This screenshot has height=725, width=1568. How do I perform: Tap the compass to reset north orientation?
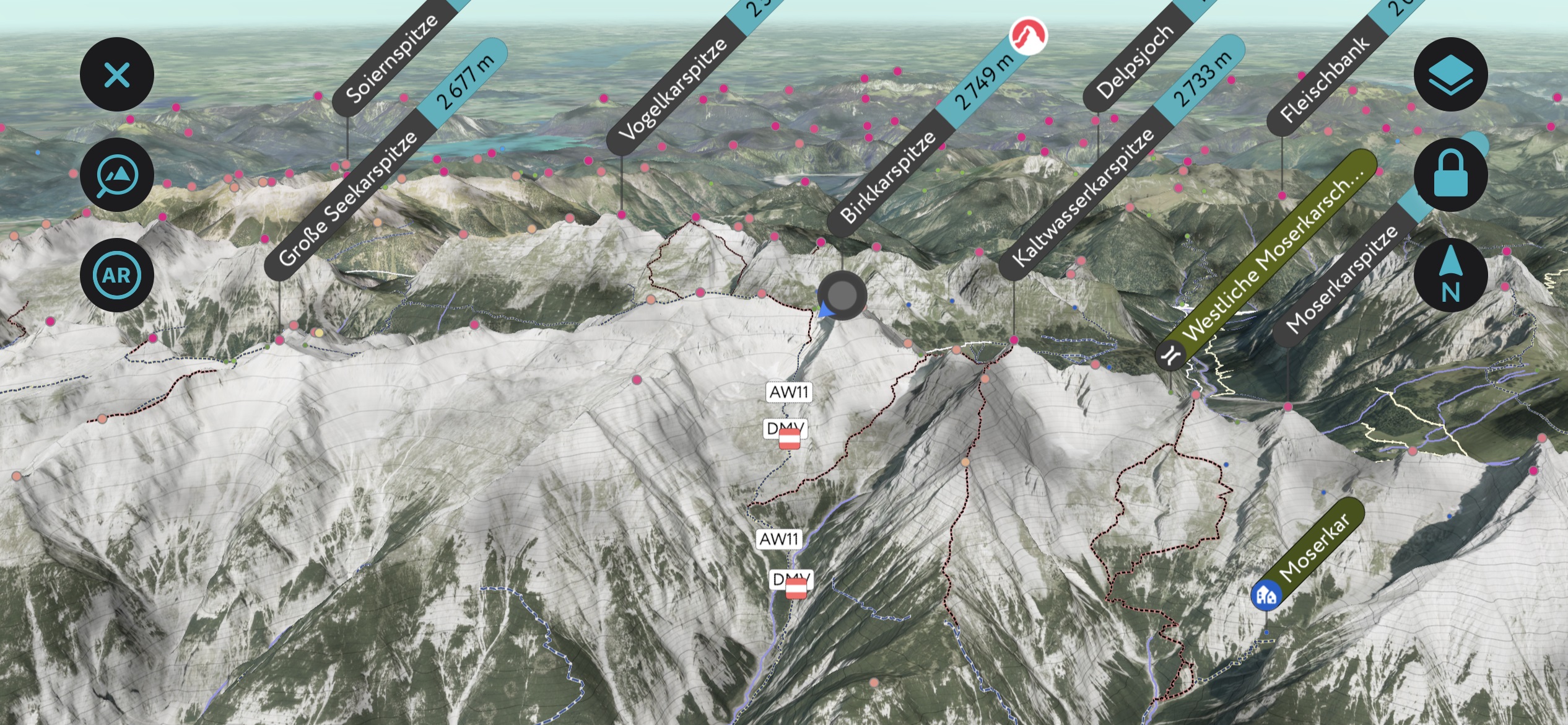coord(1450,275)
